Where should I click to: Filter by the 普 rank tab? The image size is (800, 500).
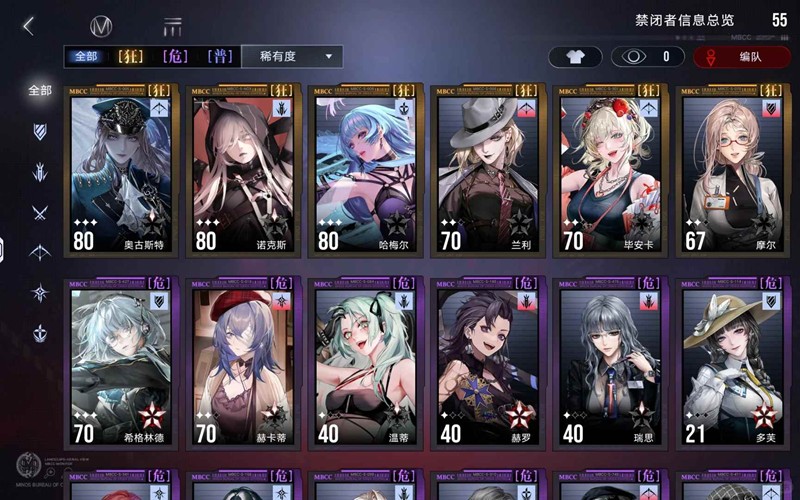point(220,57)
